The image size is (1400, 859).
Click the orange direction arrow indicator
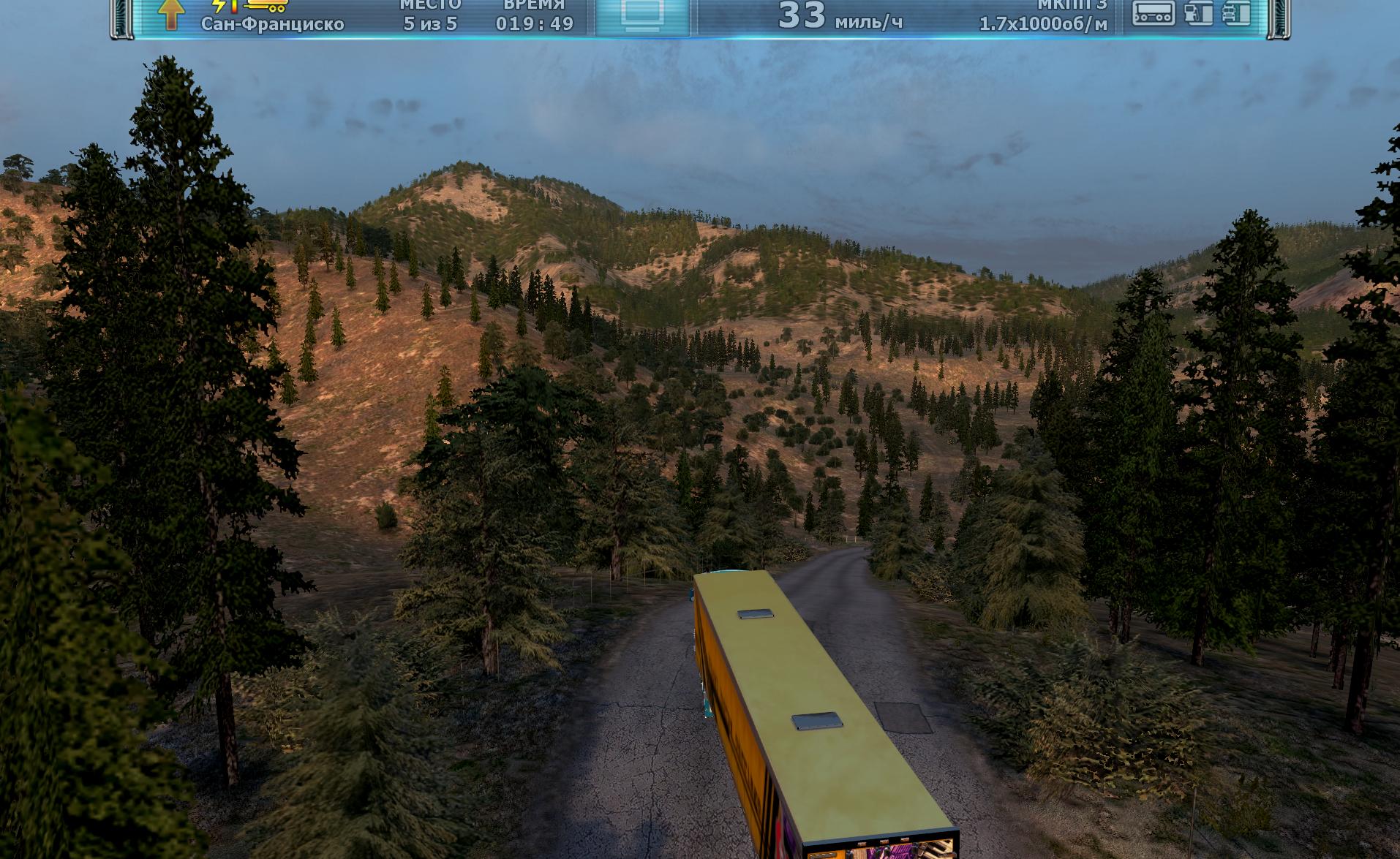pos(170,15)
